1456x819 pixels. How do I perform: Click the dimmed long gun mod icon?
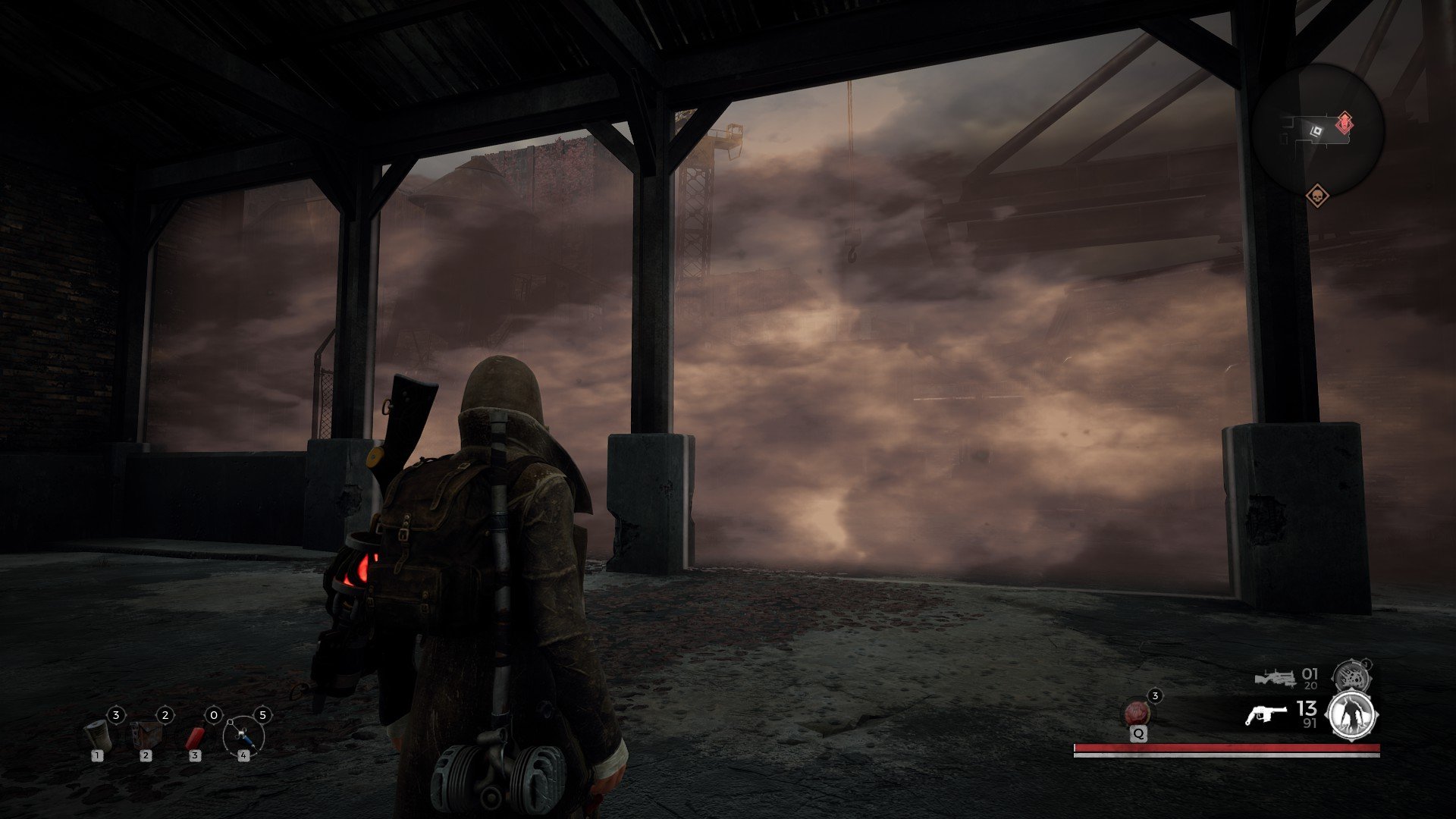(1351, 675)
